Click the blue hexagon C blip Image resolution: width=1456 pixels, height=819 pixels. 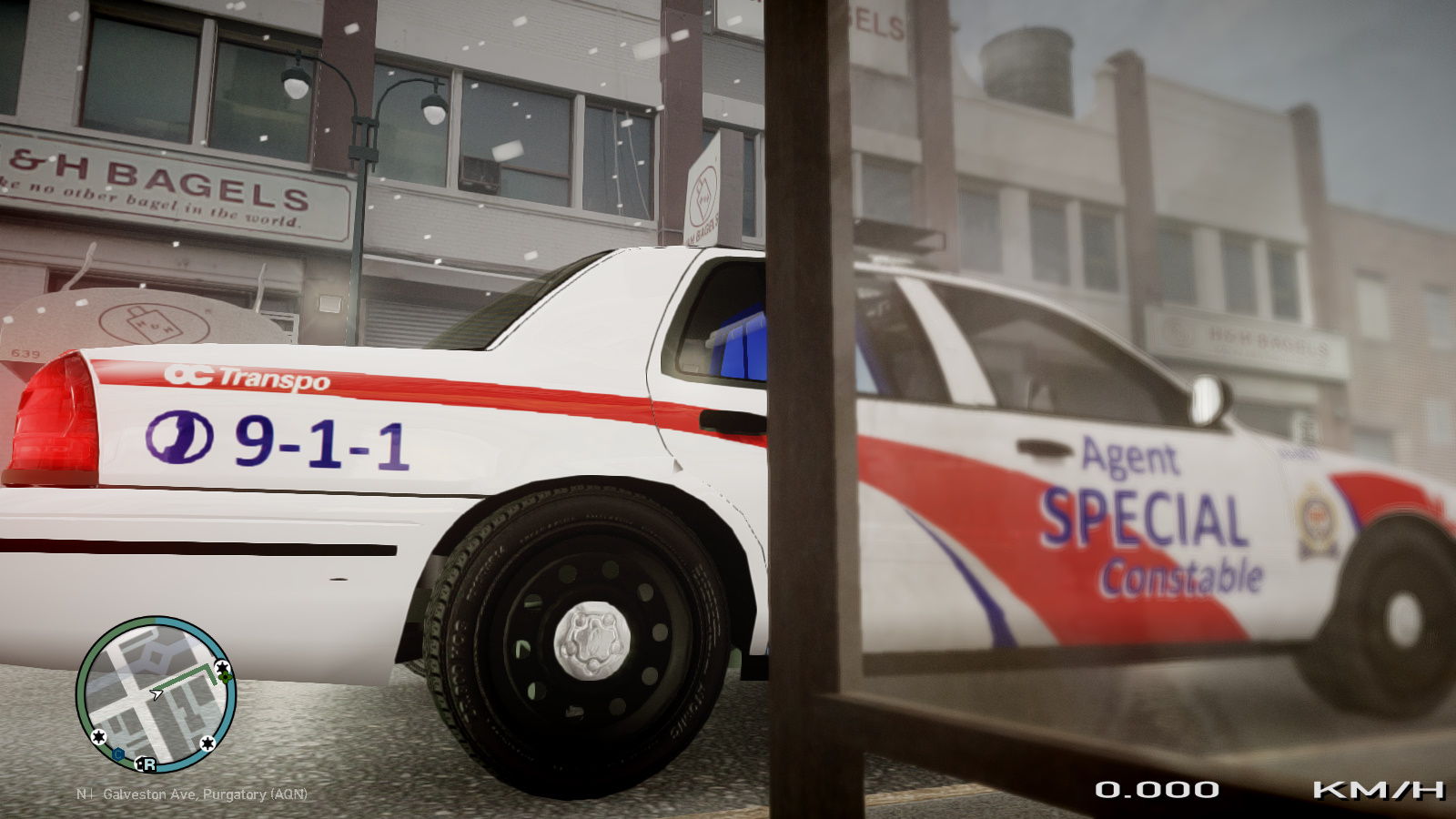[x=118, y=753]
